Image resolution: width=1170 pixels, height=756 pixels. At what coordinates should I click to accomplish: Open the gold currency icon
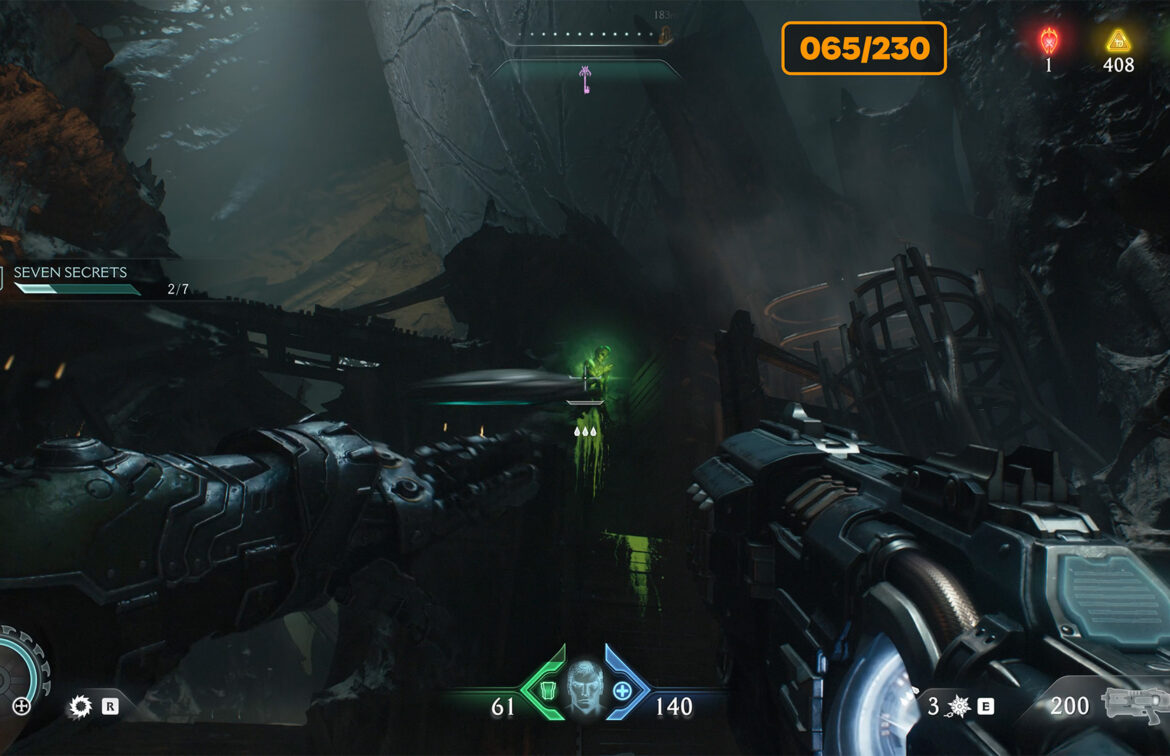click(x=1118, y=40)
